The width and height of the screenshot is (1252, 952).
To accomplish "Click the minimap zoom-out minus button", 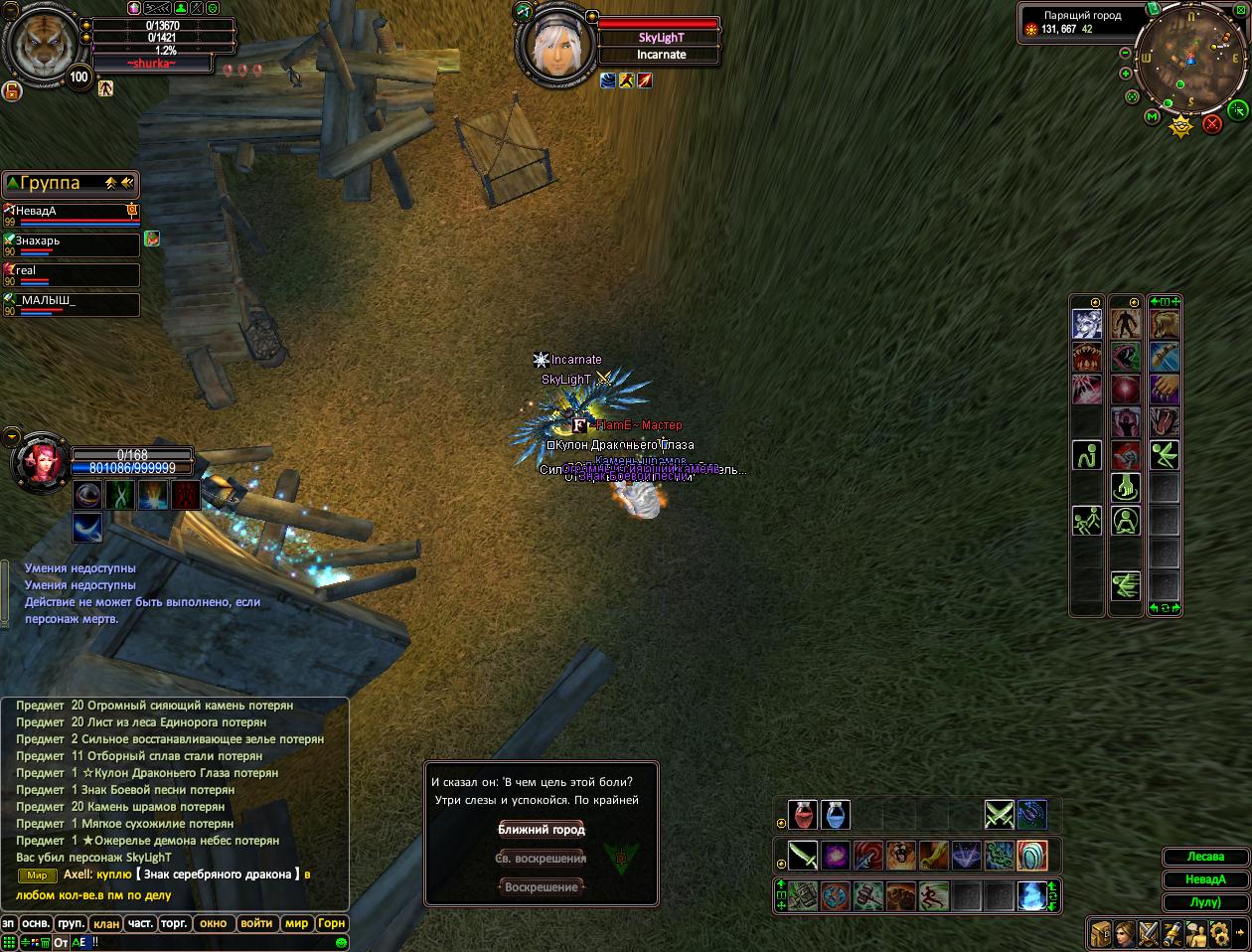I will (x=1124, y=54).
